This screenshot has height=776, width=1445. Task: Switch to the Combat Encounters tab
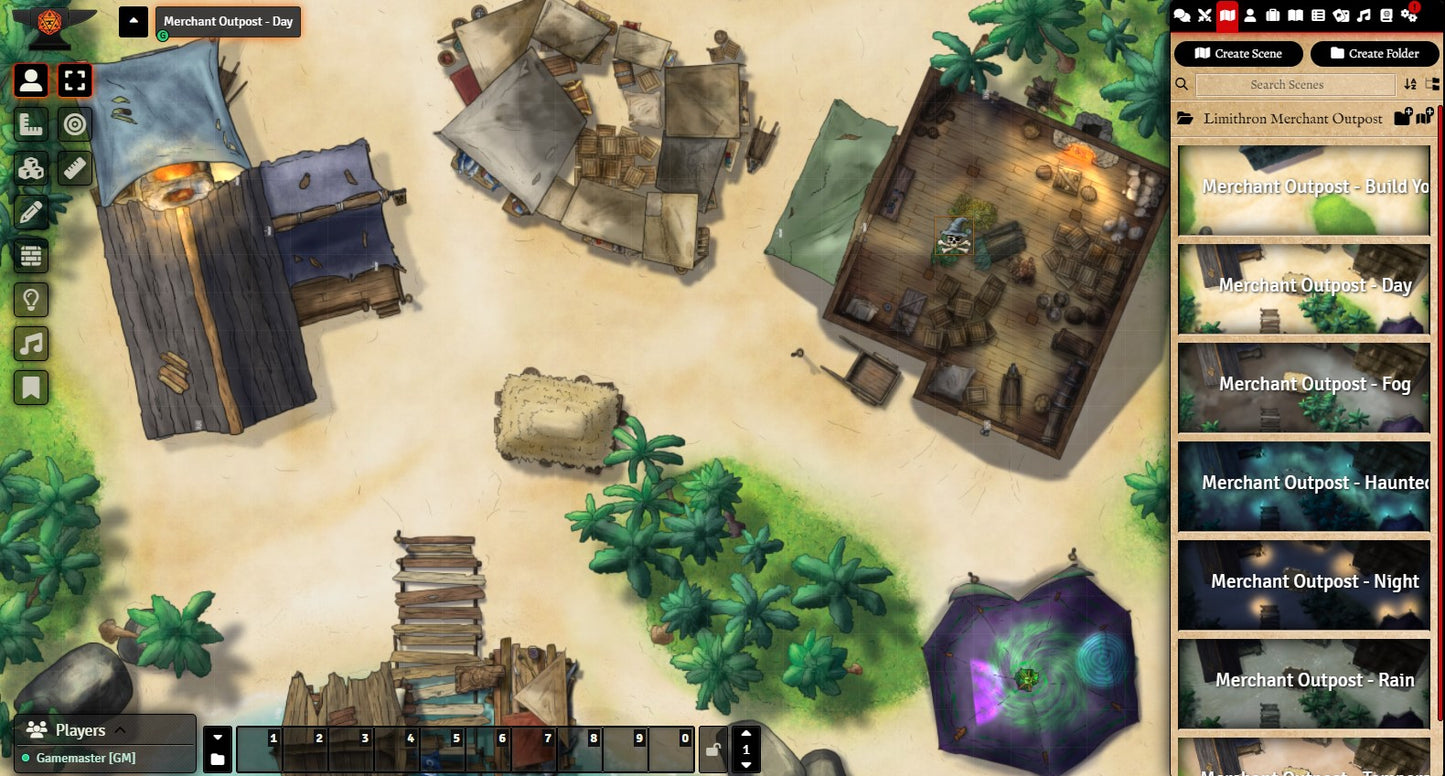1204,16
